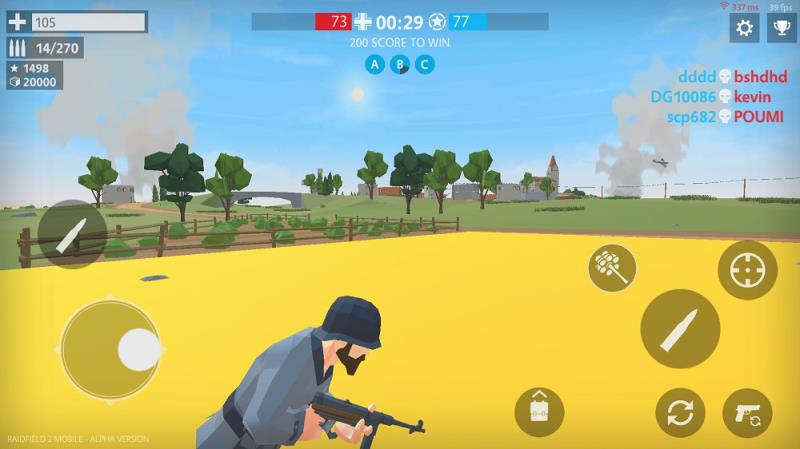Screen dimensions: 800x449
Task: Fire using the bullet button above the joystick
Action: tap(72, 235)
